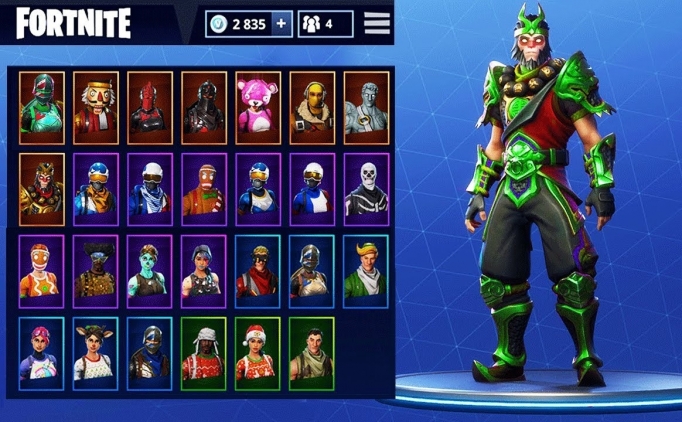Choose the Yuletide Ranger sweater skin
682x422 pixels.
203,353
